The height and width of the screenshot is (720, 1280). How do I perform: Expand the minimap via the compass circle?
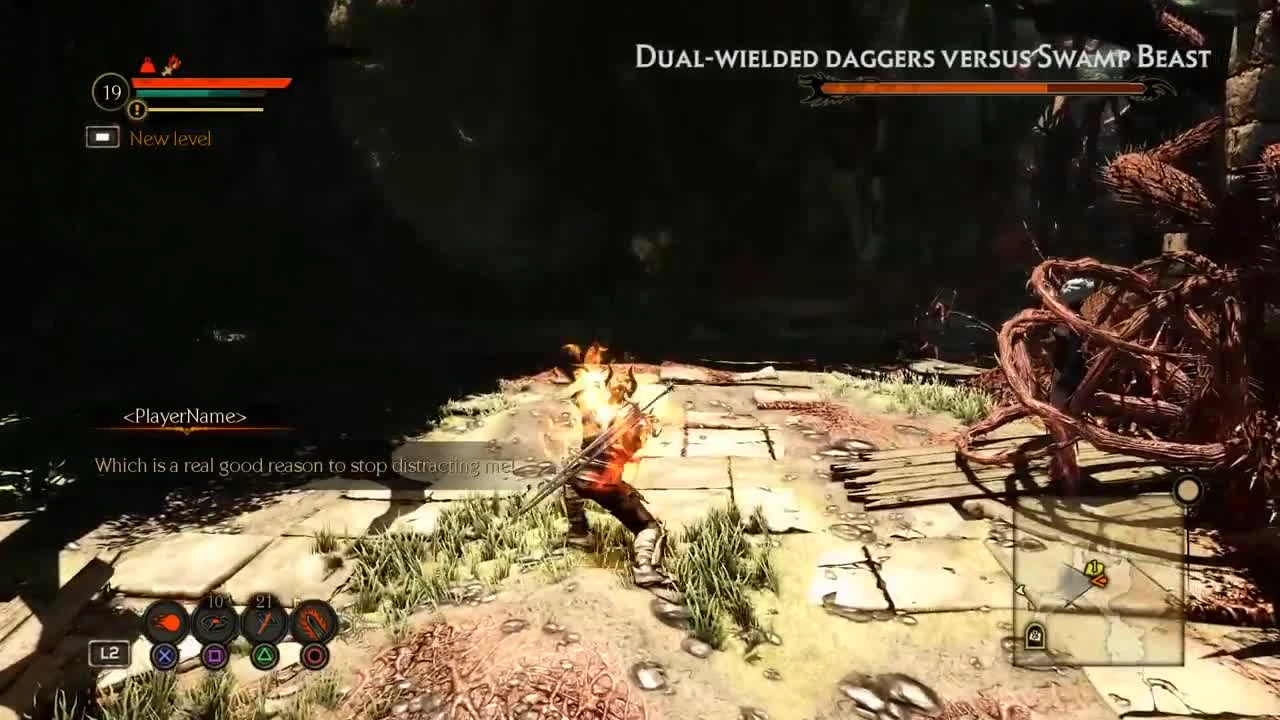click(1188, 491)
